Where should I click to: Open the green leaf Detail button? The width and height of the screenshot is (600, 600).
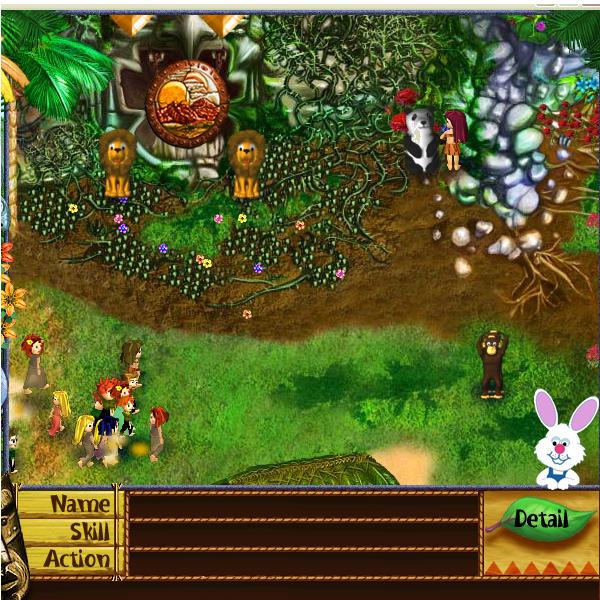tap(540, 519)
